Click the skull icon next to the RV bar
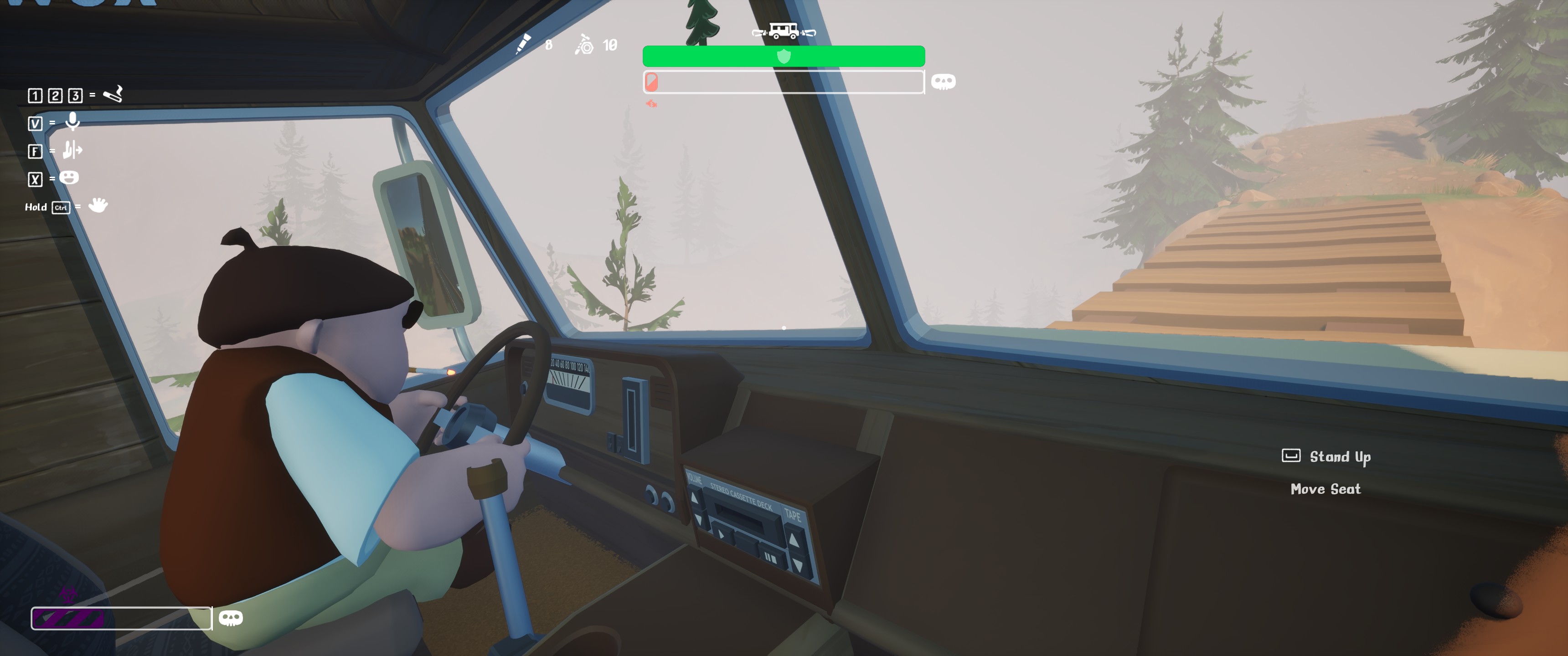The width and height of the screenshot is (1568, 656). 944,82
